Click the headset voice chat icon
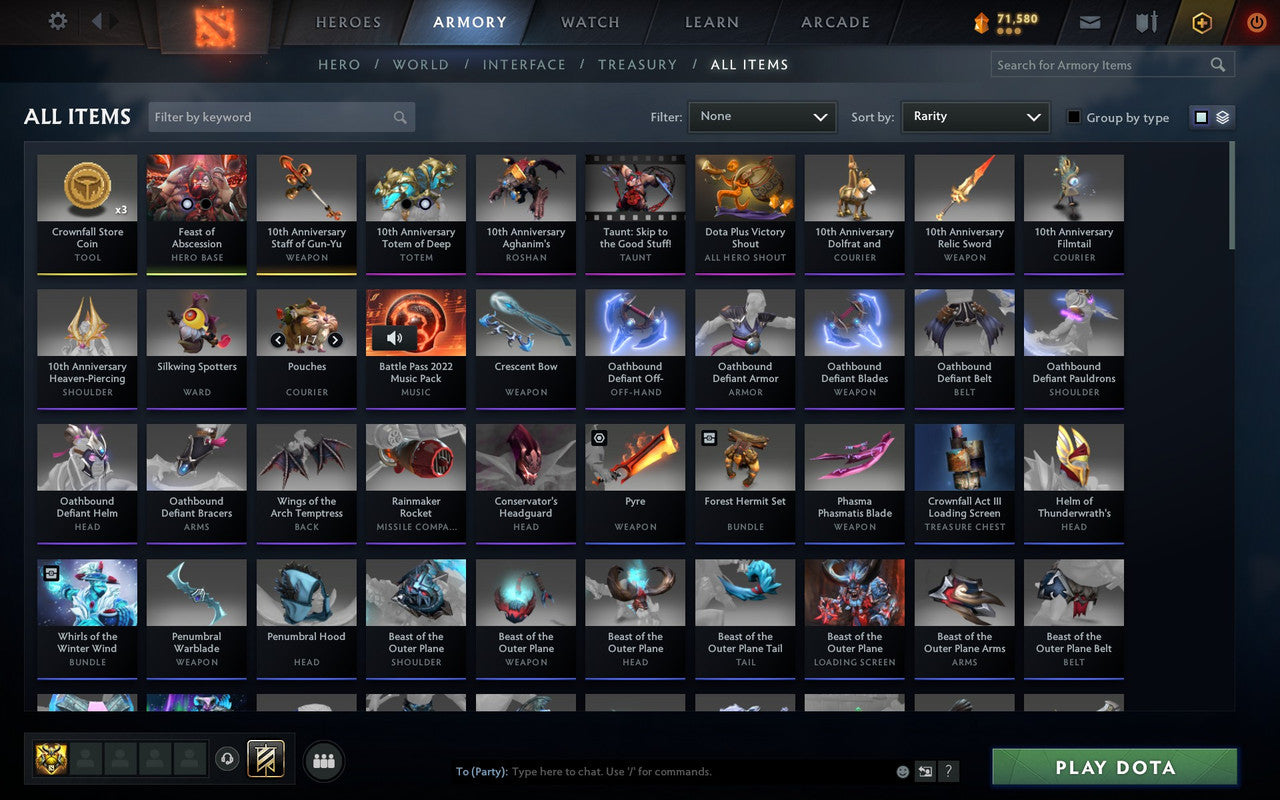Viewport: 1280px width, 800px height. pos(228,760)
